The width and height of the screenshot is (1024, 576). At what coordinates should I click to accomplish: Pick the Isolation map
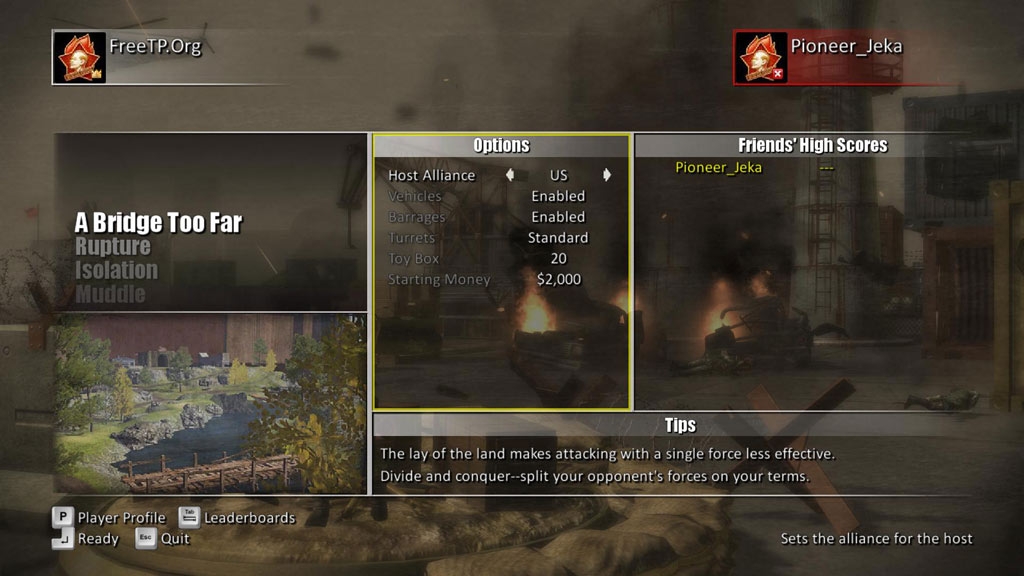tap(116, 270)
